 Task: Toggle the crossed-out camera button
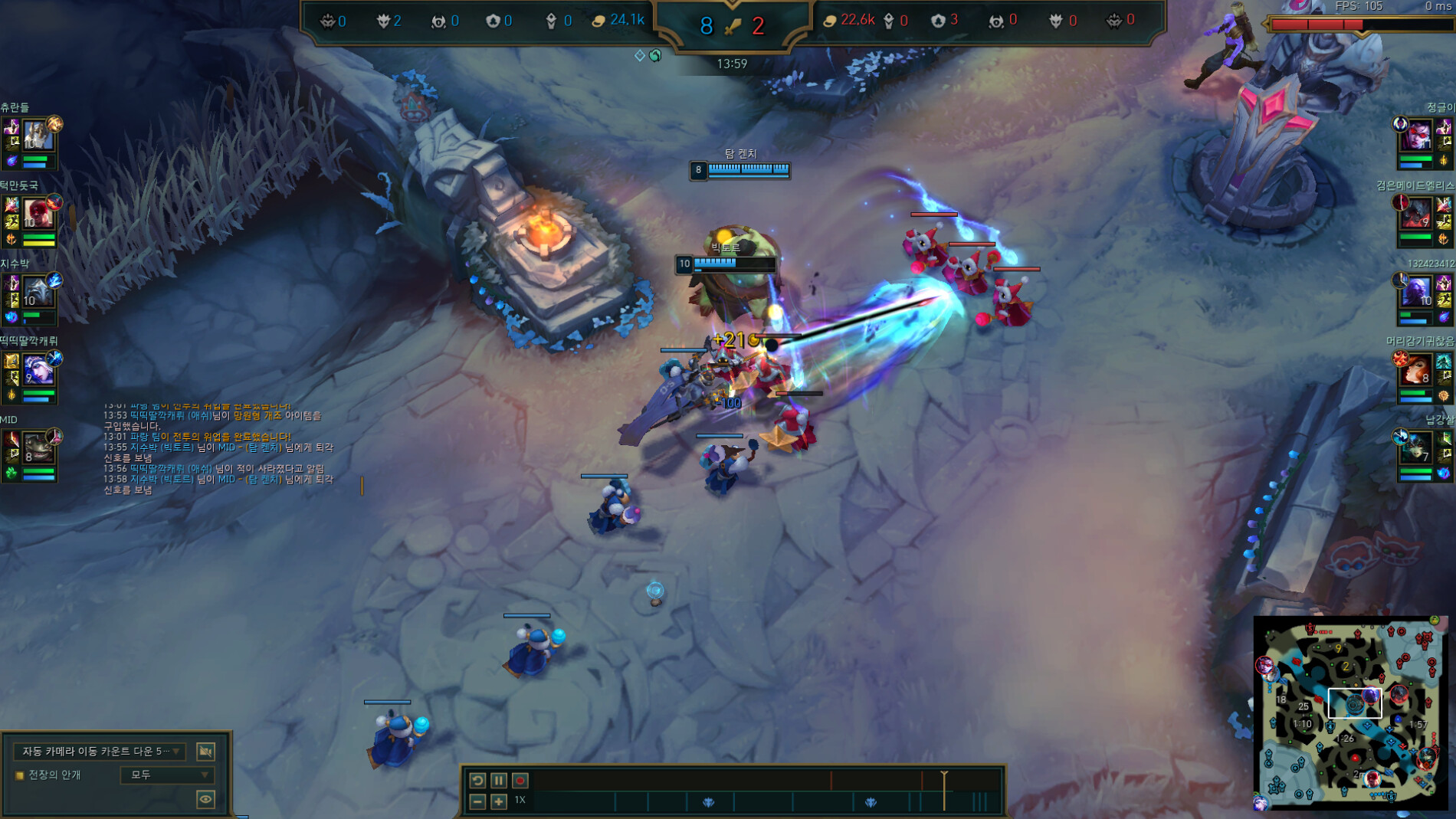click(205, 751)
